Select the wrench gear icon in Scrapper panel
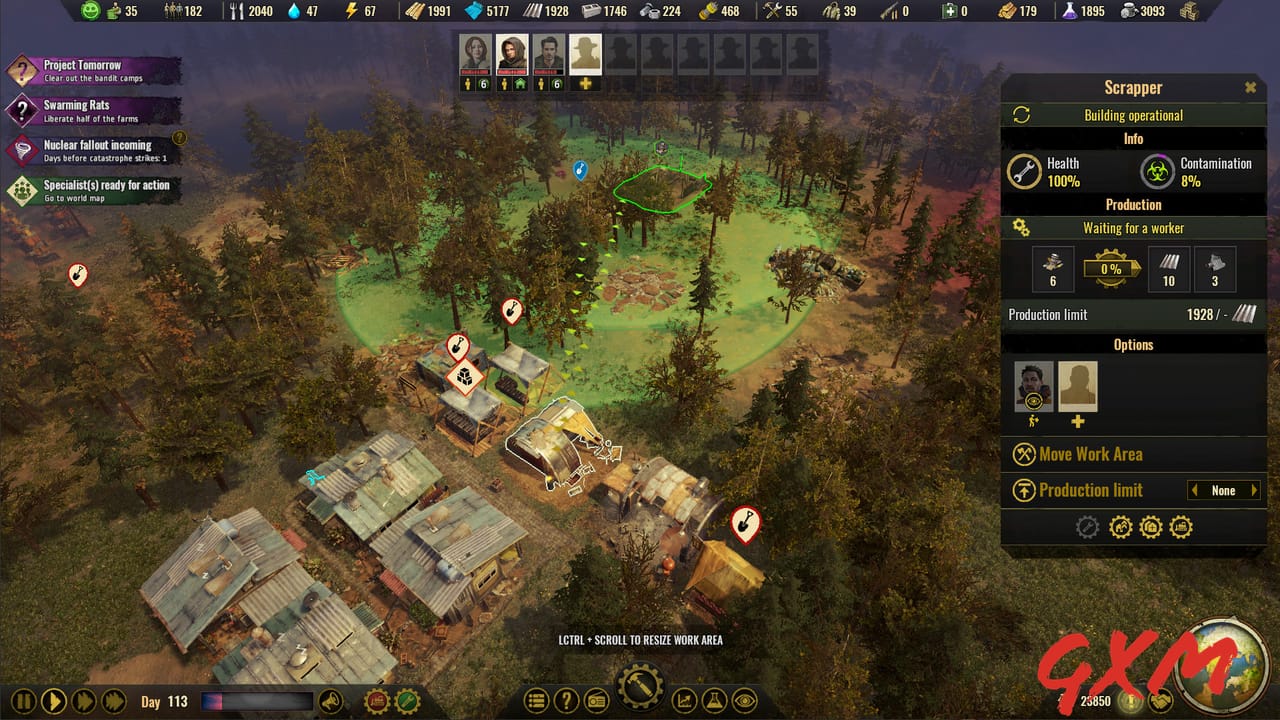The image size is (1280, 720). pyautogui.click(x=1086, y=526)
